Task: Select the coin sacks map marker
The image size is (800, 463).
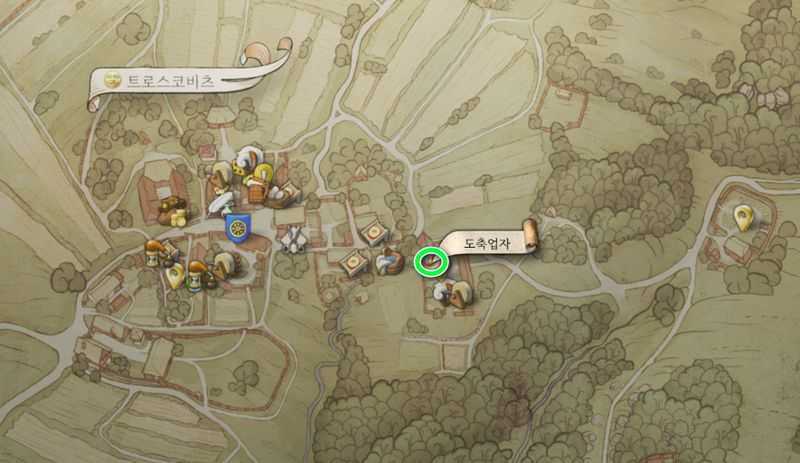Action: (174, 212)
